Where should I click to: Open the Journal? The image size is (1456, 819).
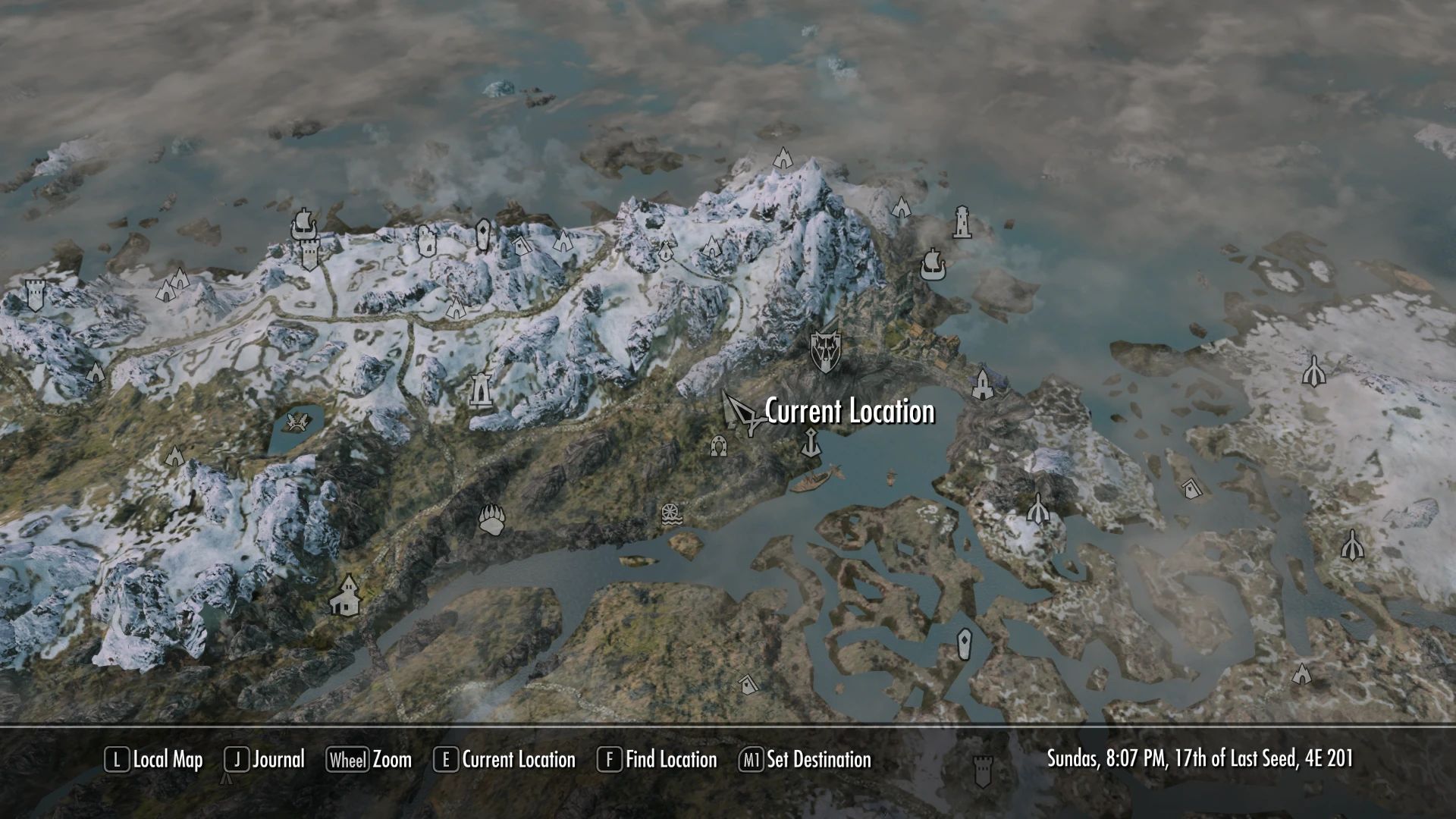click(x=277, y=760)
